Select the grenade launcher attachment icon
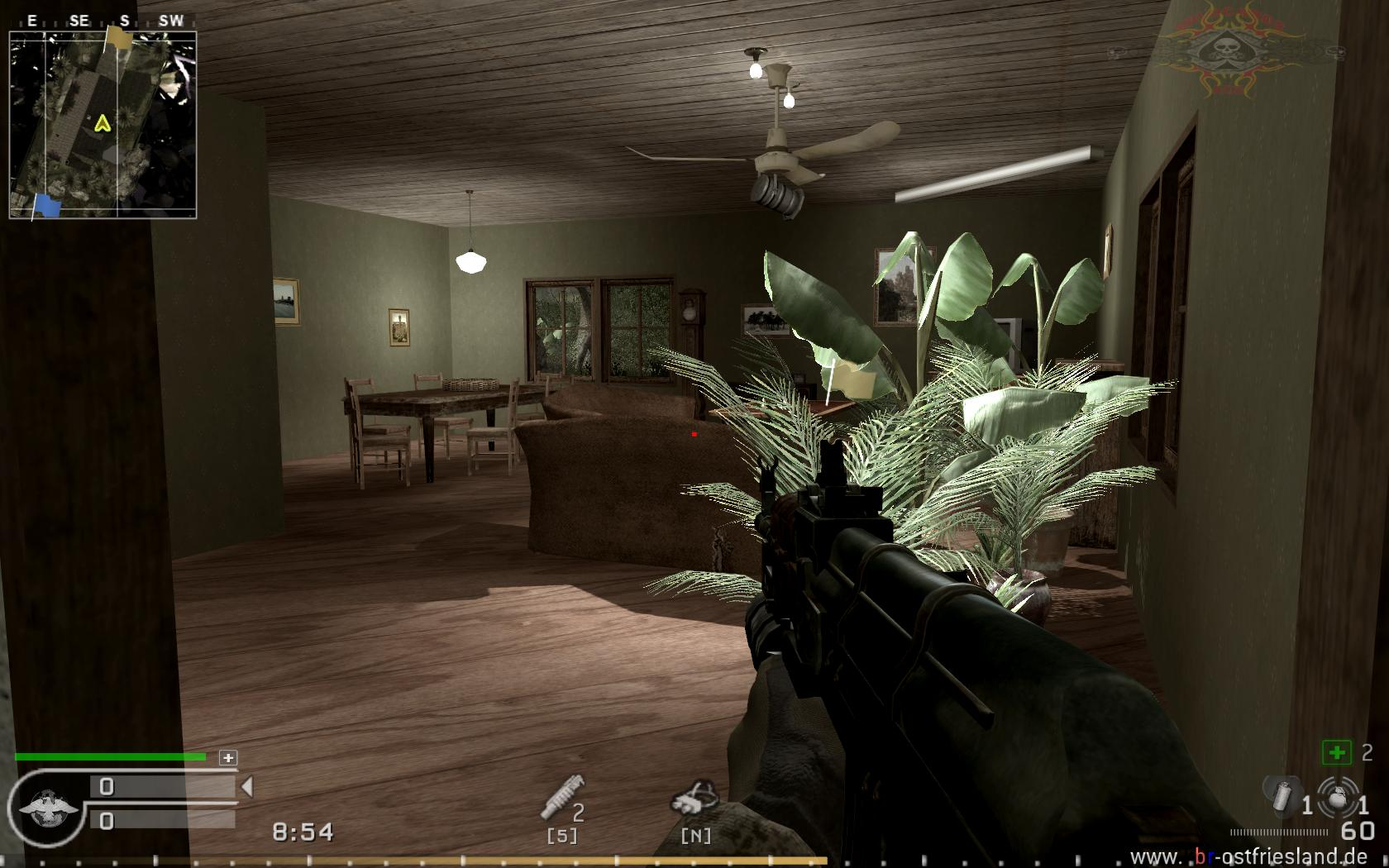1389x868 pixels. tap(563, 798)
